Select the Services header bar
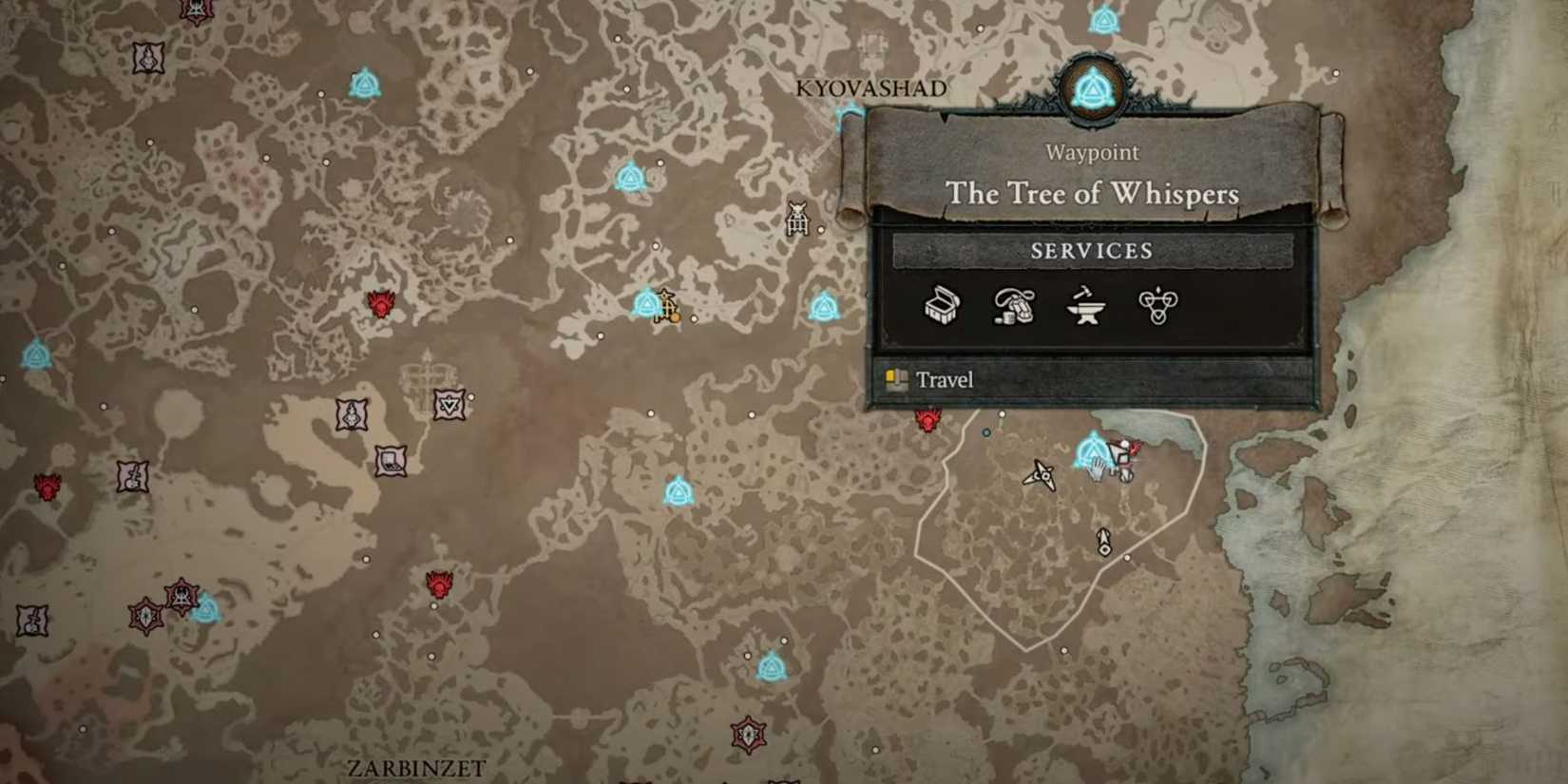The height and width of the screenshot is (784, 1568). click(x=1093, y=252)
